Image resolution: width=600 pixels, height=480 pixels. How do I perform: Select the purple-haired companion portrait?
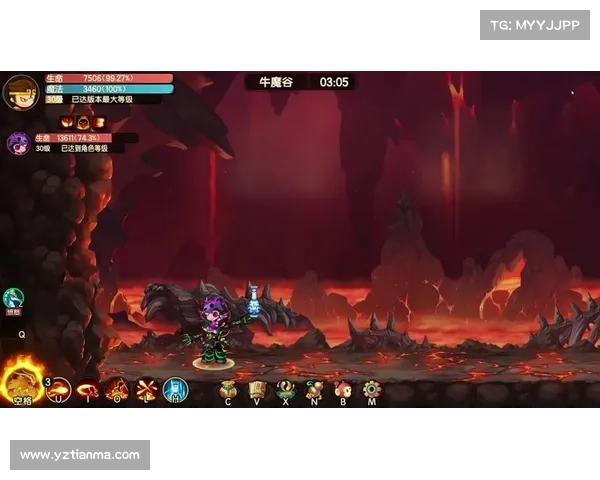(18, 143)
